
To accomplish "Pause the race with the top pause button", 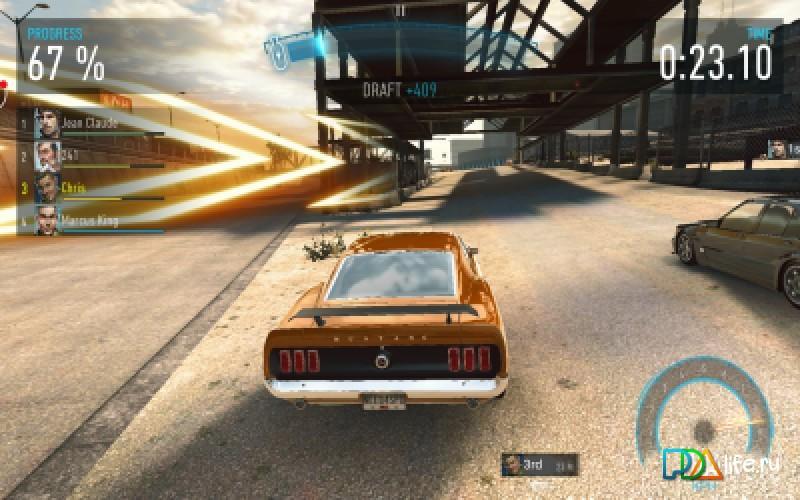I will pos(400,11).
